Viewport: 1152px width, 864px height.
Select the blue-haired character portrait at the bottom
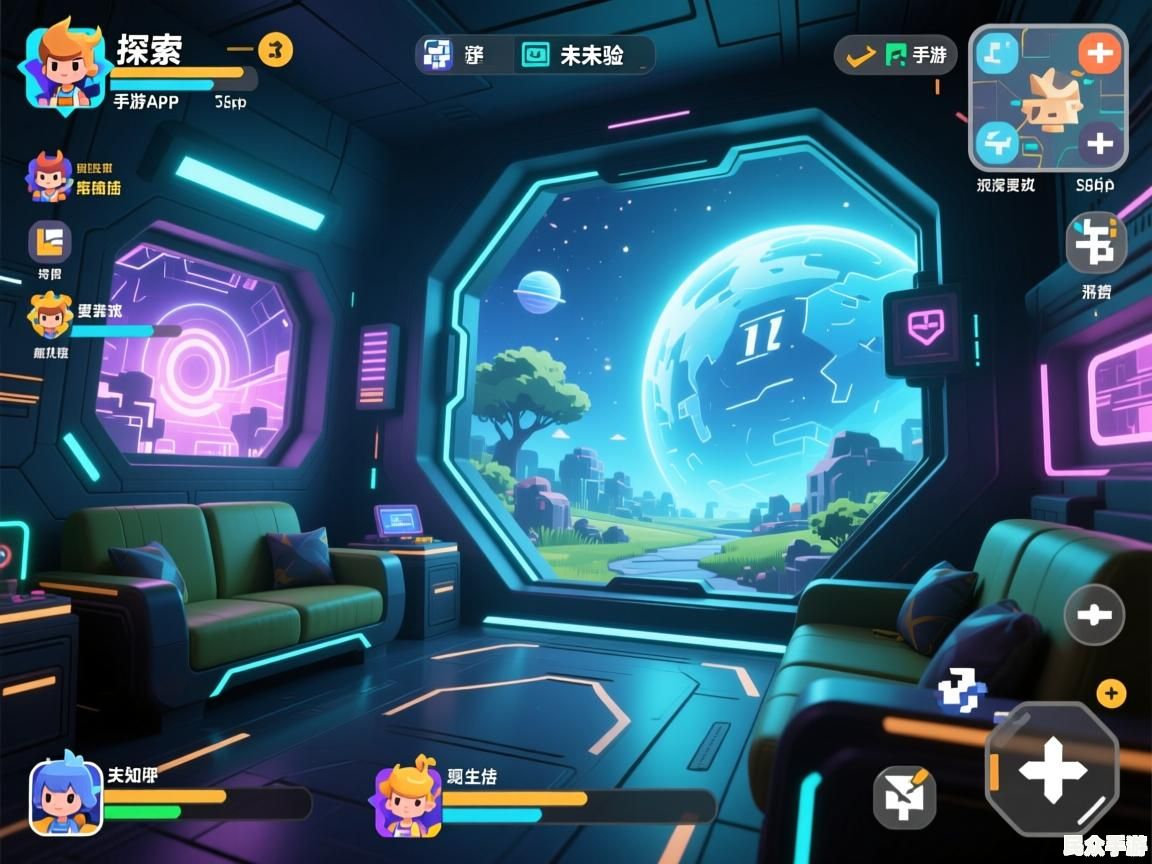click(x=66, y=797)
